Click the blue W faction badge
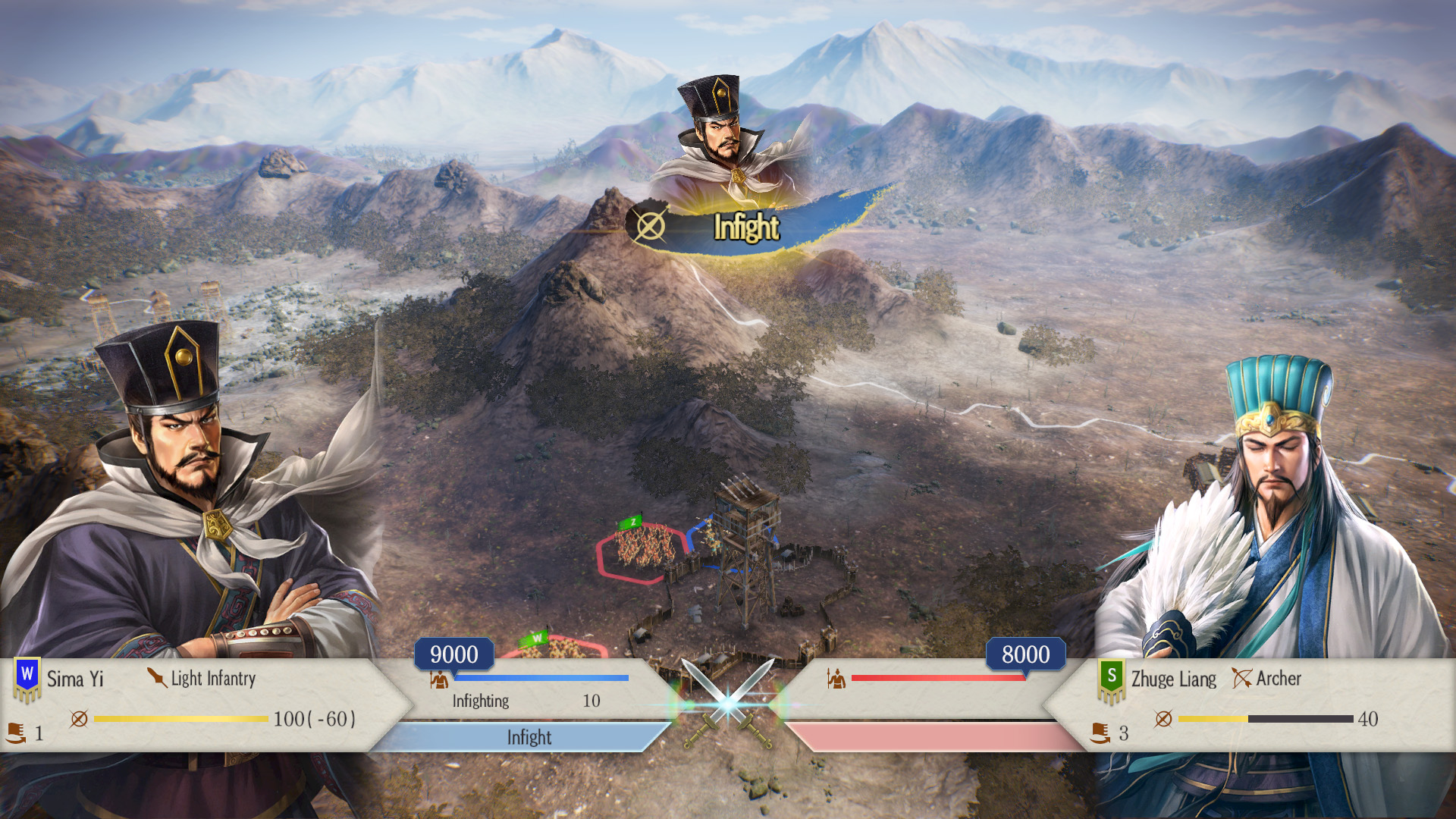The height and width of the screenshot is (819, 1456). pos(27,676)
